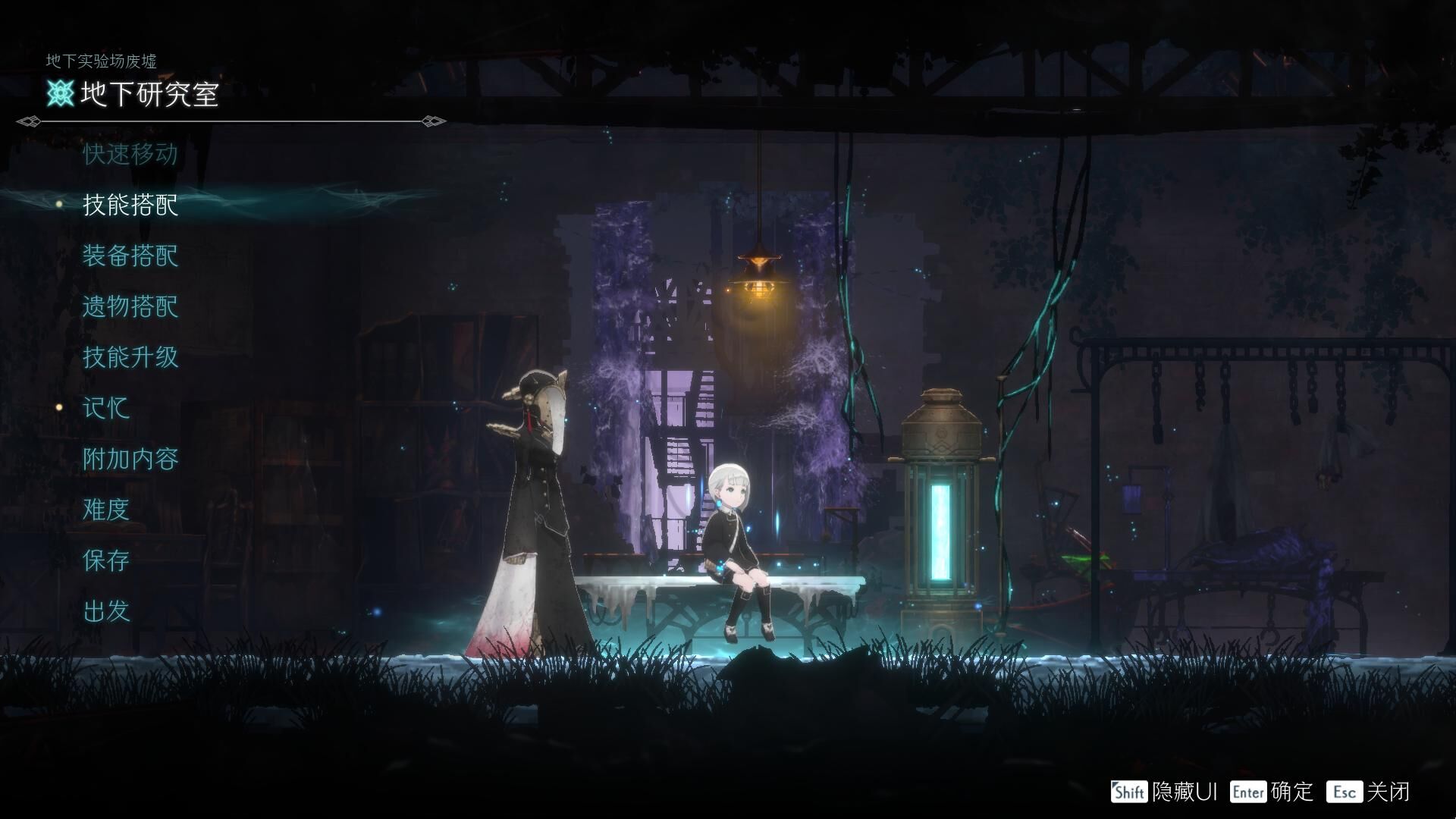
Task: Open 技能升级 skill upgrade menu
Action: coord(130,357)
